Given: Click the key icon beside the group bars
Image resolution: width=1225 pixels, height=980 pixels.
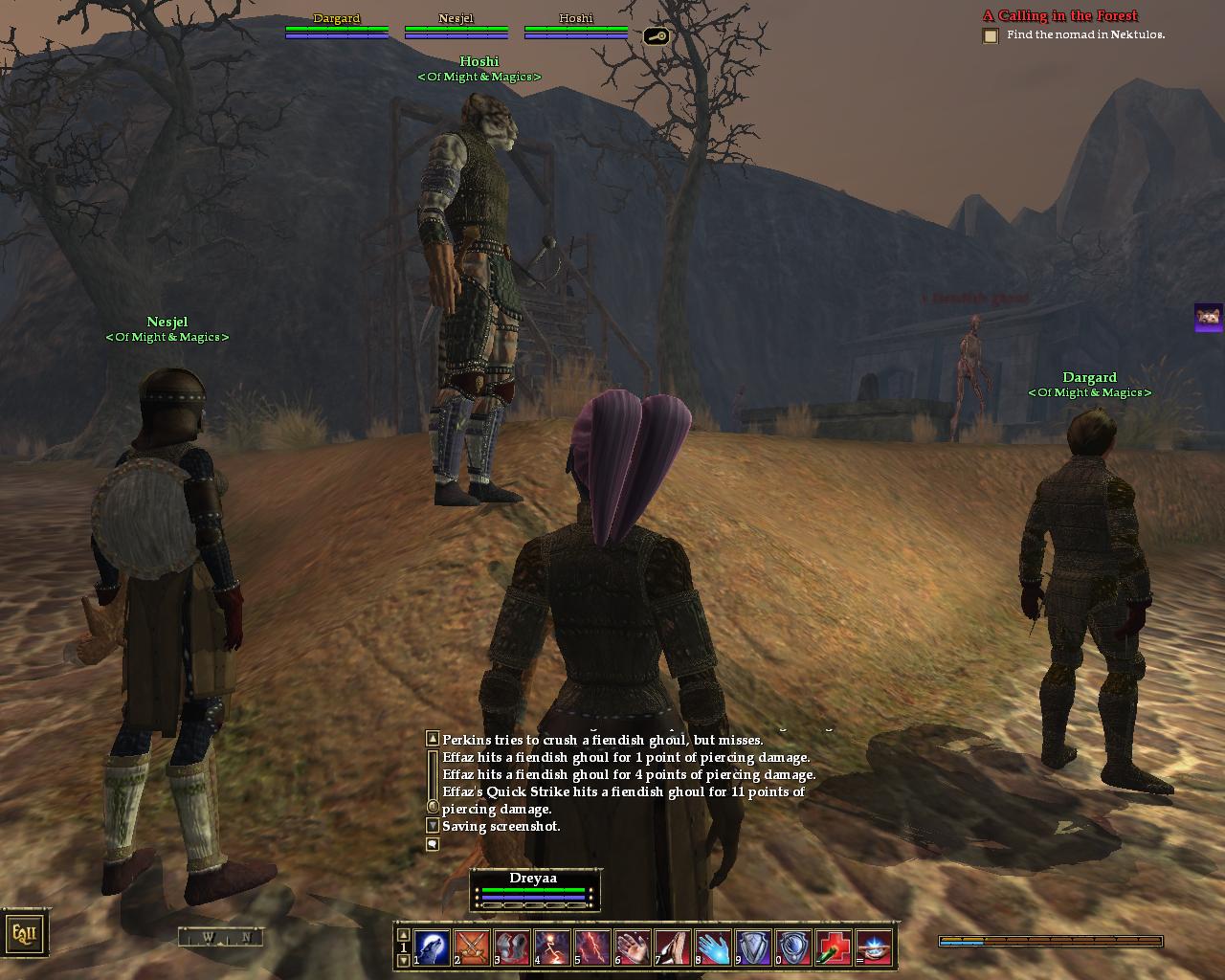Looking at the screenshot, I should click(x=656, y=36).
